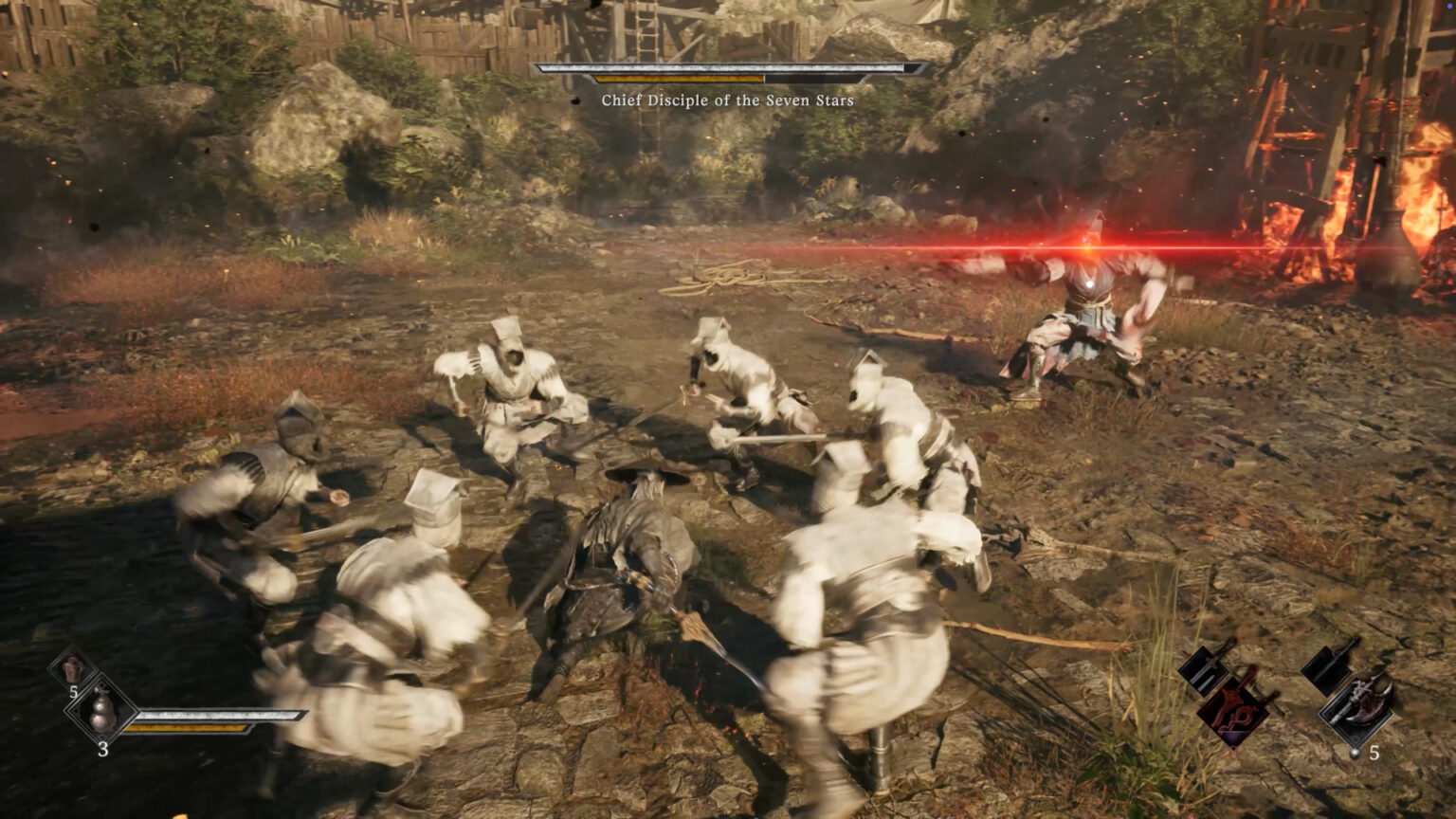Select the healing gourd icon
Screen dimensions: 1456x819
coord(103,710)
